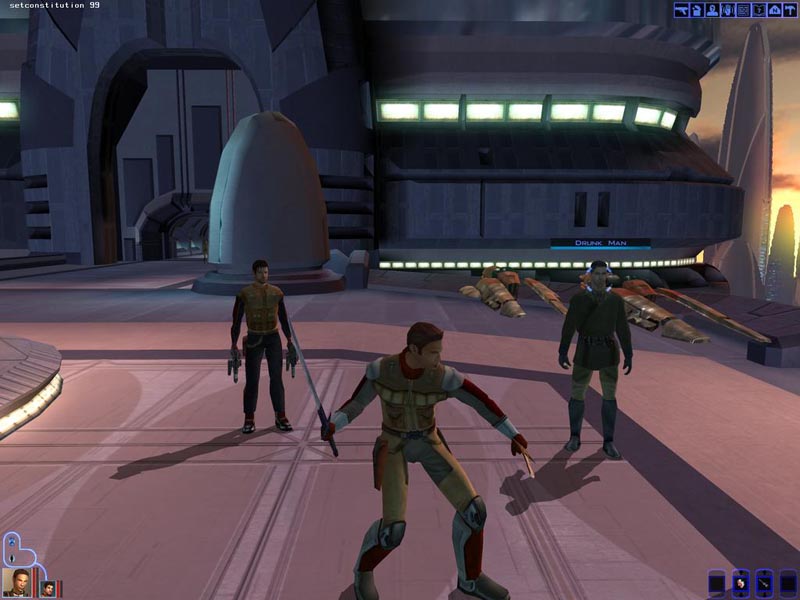This screenshot has height=600, width=800.
Task: Select the main character's large portrait
Action: (x=16, y=581)
